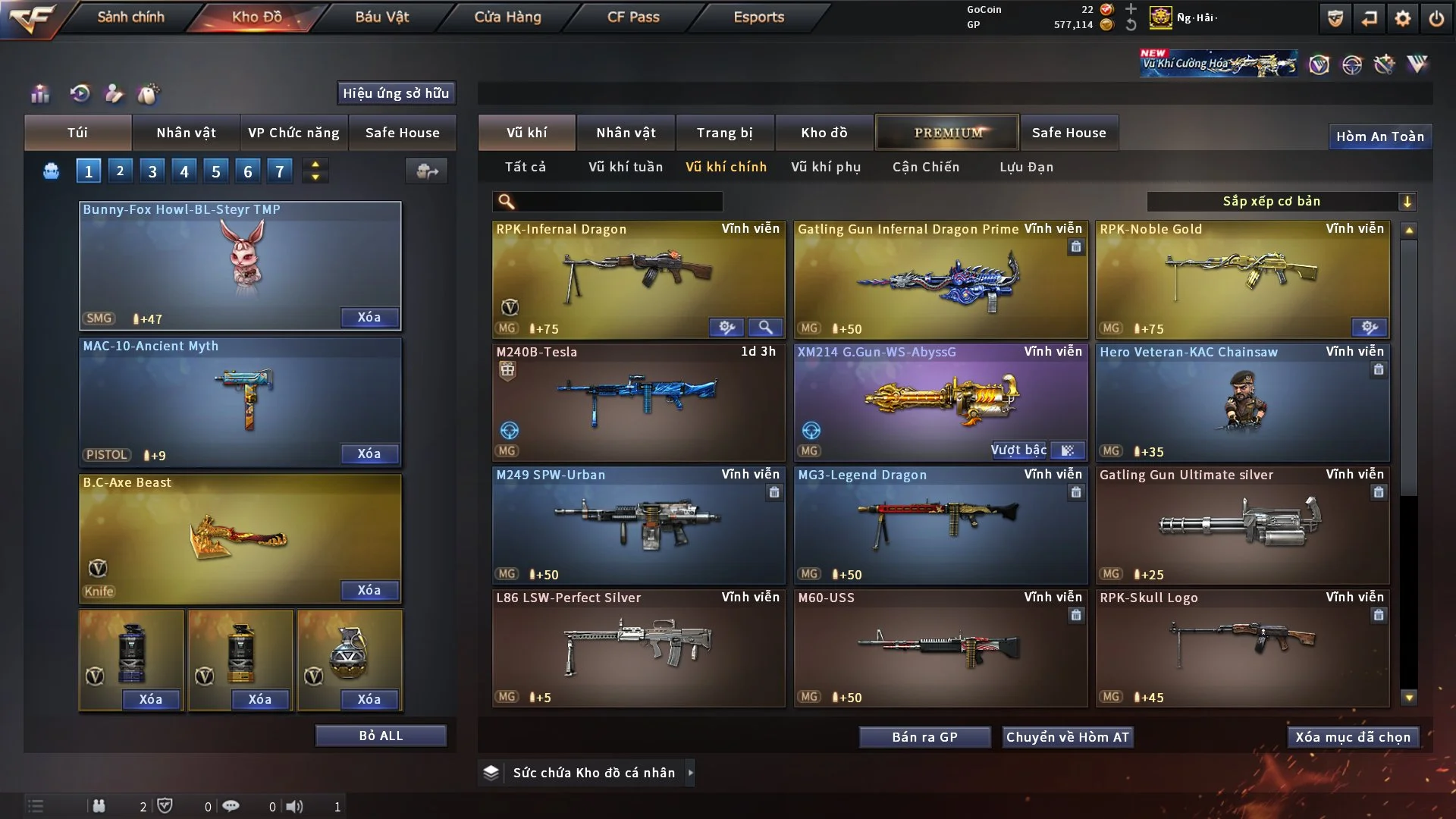This screenshot has width=1456, height=819.
Task: Open the CF Pass page
Action: point(633,17)
